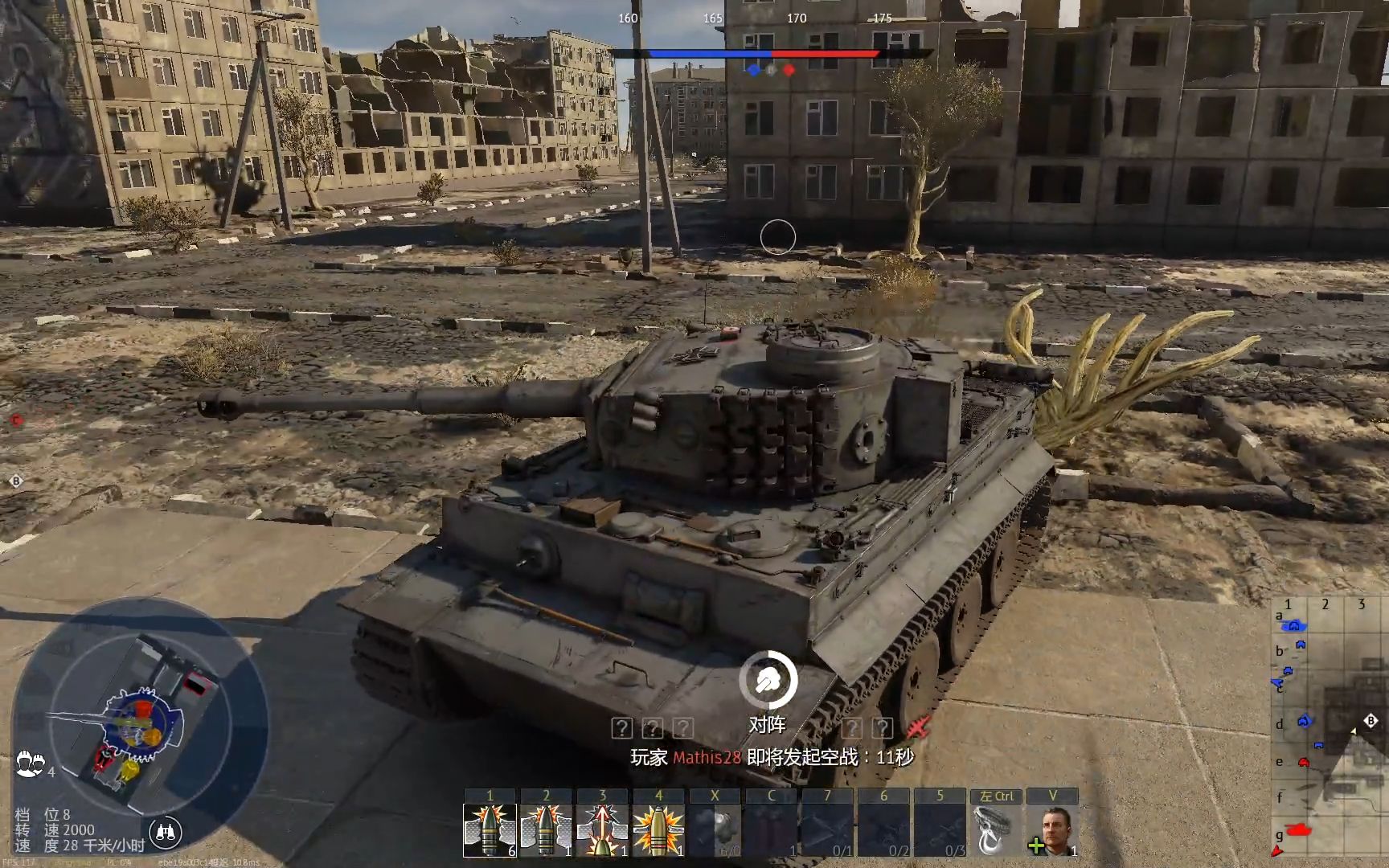Click capture point B marker on minimap
The width and height of the screenshot is (1389, 868).
[1371, 720]
